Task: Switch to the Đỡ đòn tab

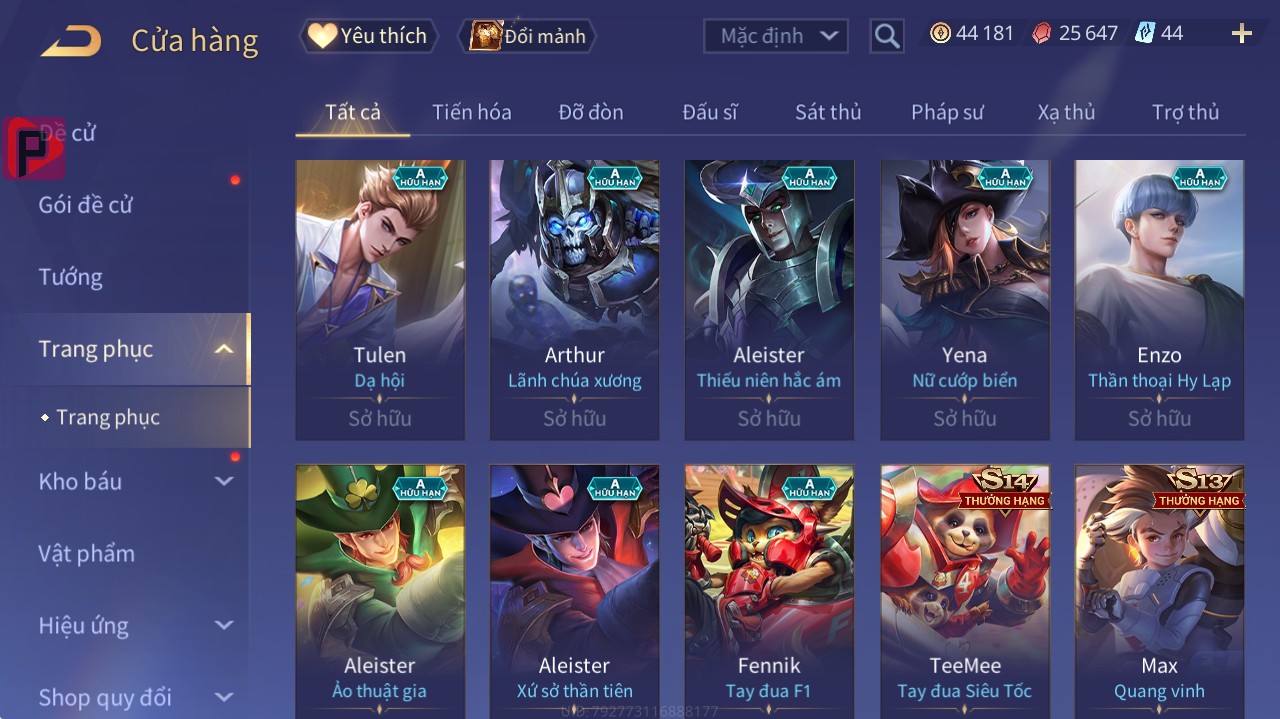Action: pos(590,112)
